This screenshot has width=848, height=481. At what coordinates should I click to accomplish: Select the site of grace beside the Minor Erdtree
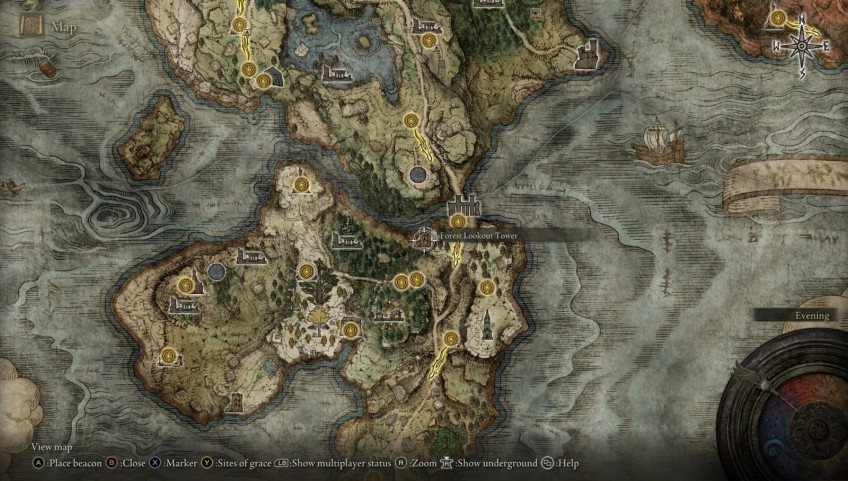click(x=350, y=329)
